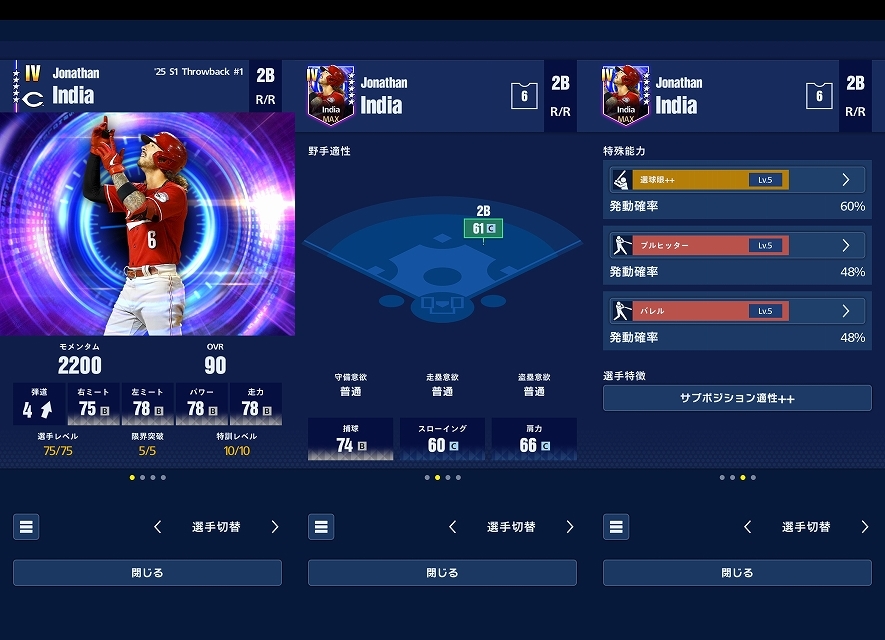Open the 選球眼++ special ability row
Image resolution: width=885 pixels, height=640 pixels.
736,180
